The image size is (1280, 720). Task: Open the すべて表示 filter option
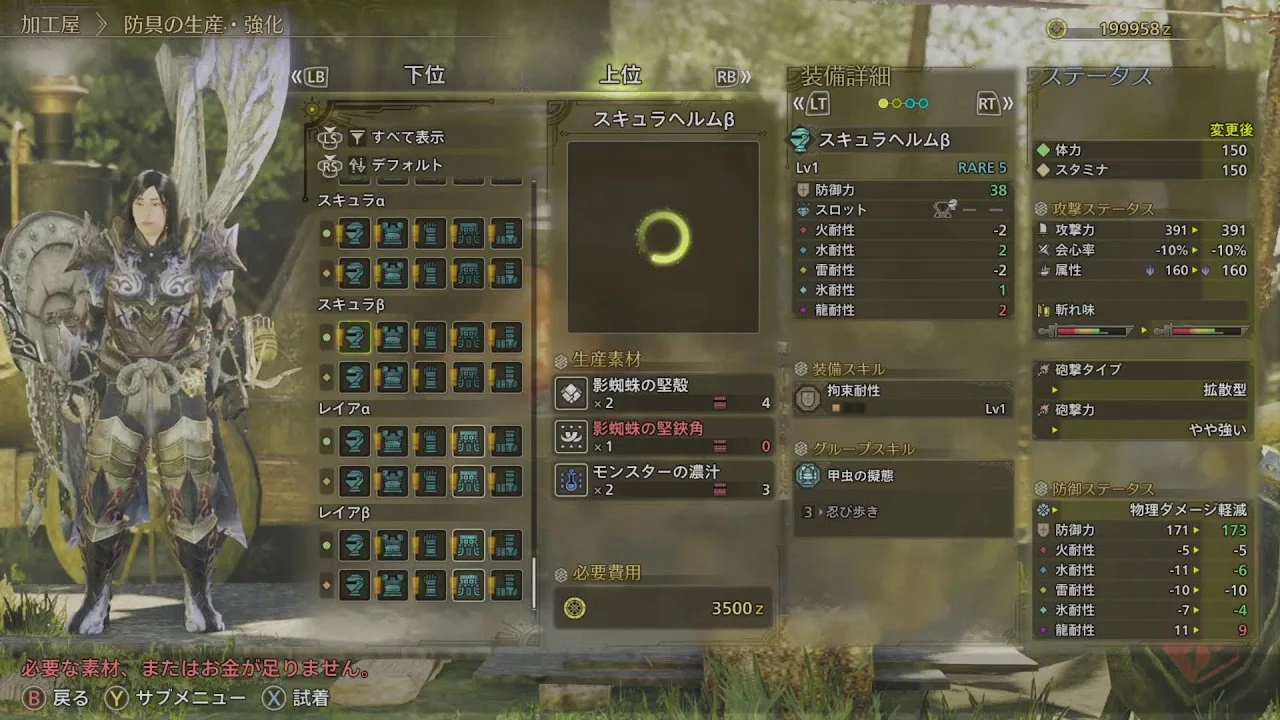[407, 137]
